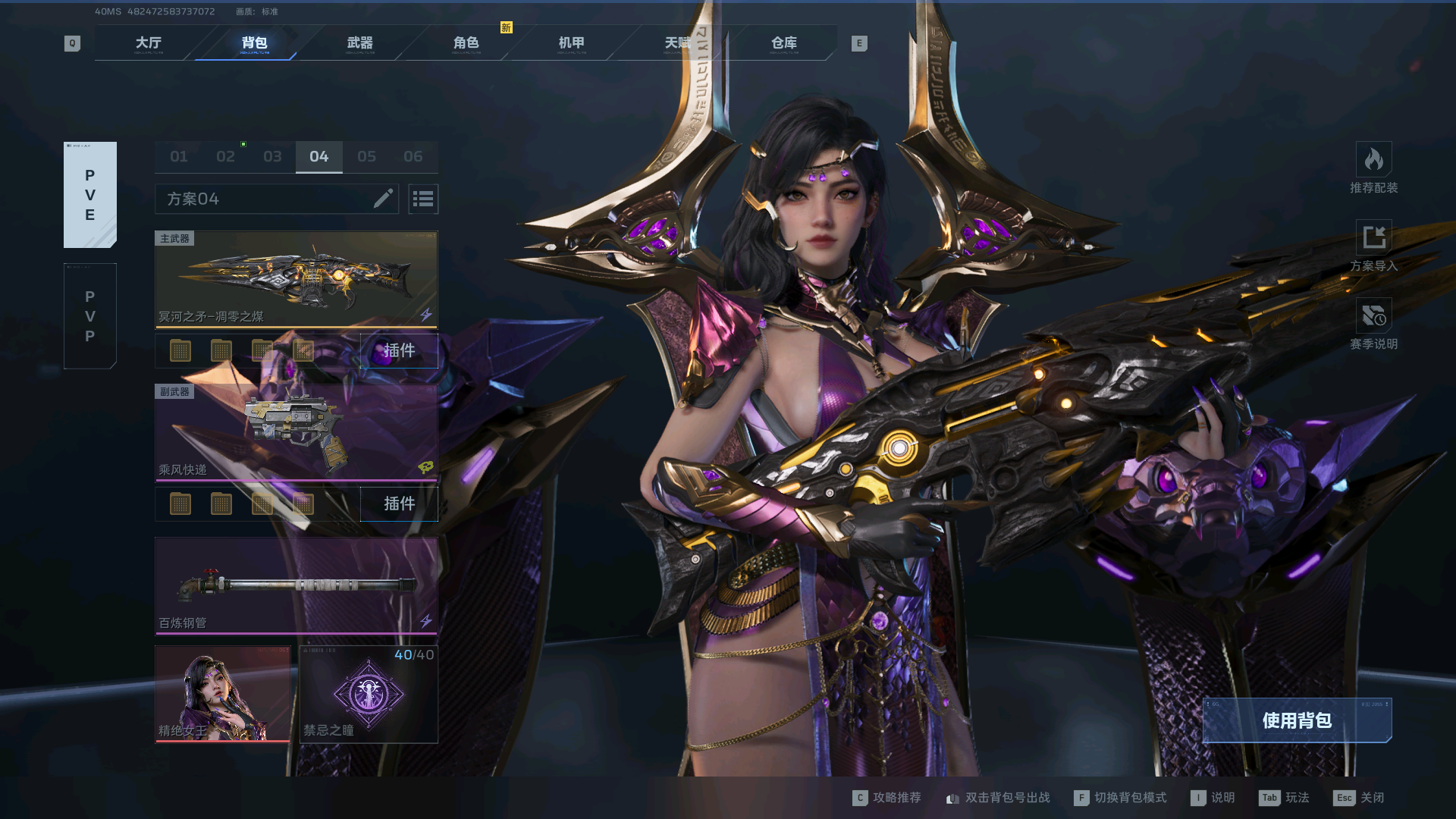Viewport: 1456px width, 819px height.
Task: Select the 禁忌之瞳 talent card
Action: click(x=369, y=695)
